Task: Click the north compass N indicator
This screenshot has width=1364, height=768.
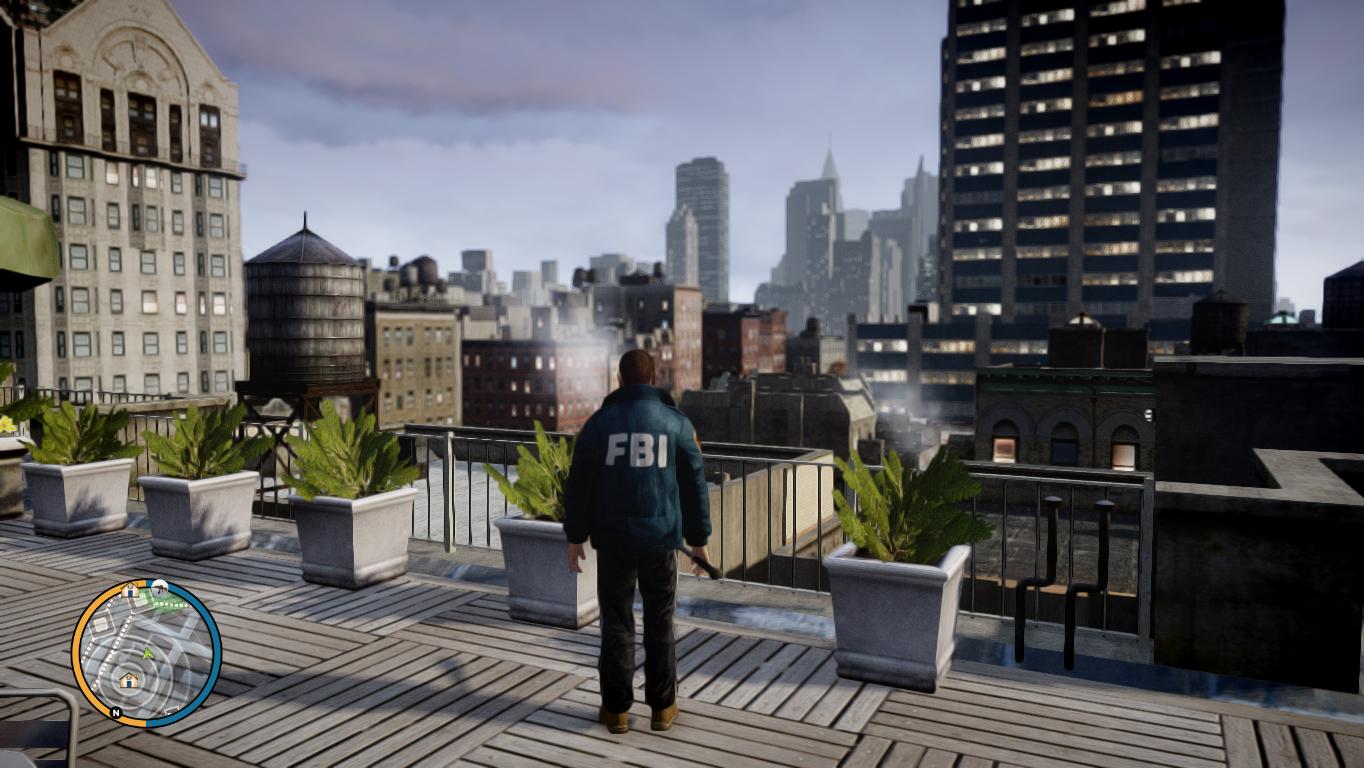Action: 116,713
